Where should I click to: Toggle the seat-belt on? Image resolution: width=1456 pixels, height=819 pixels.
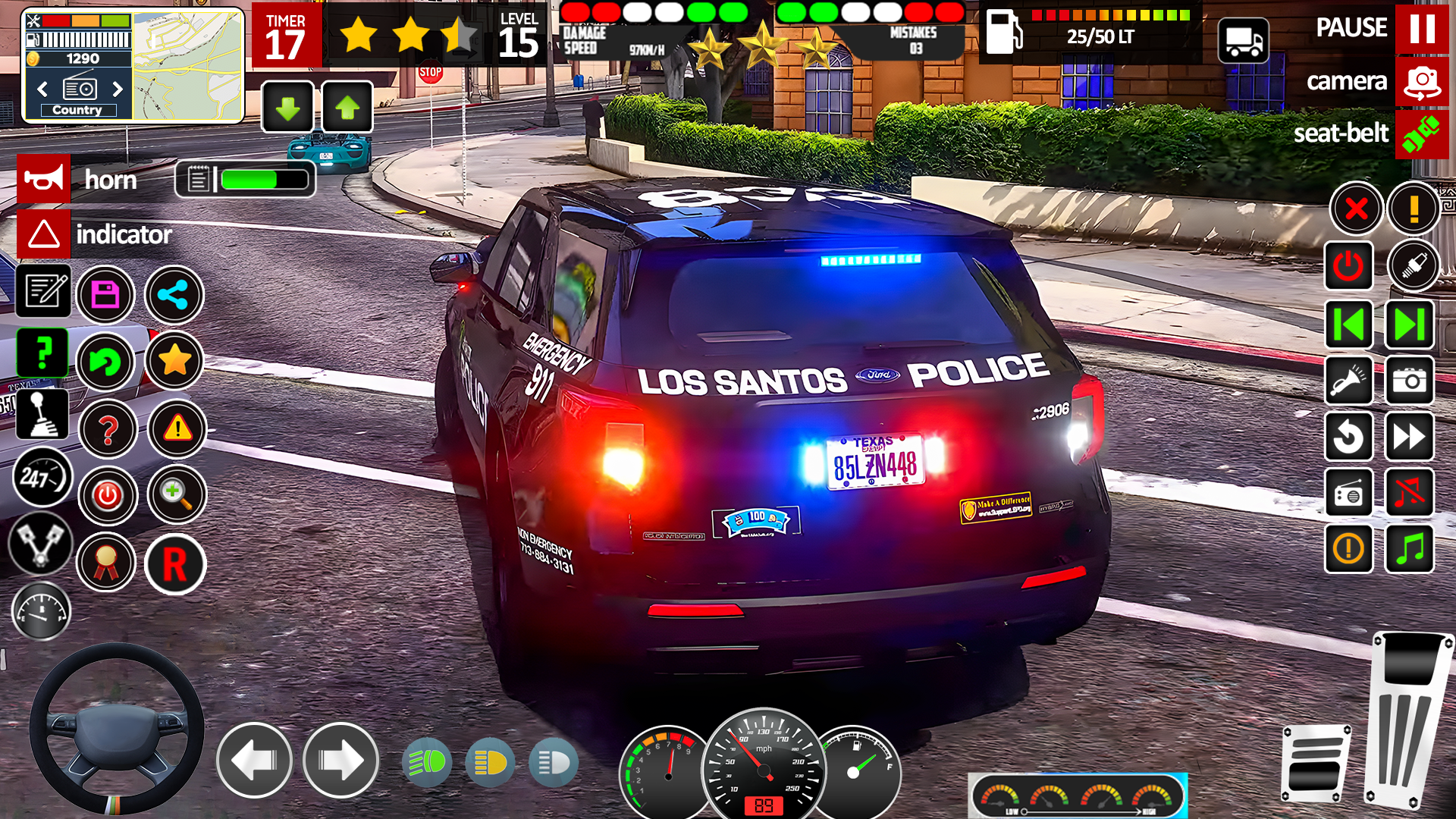click(x=1421, y=133)
